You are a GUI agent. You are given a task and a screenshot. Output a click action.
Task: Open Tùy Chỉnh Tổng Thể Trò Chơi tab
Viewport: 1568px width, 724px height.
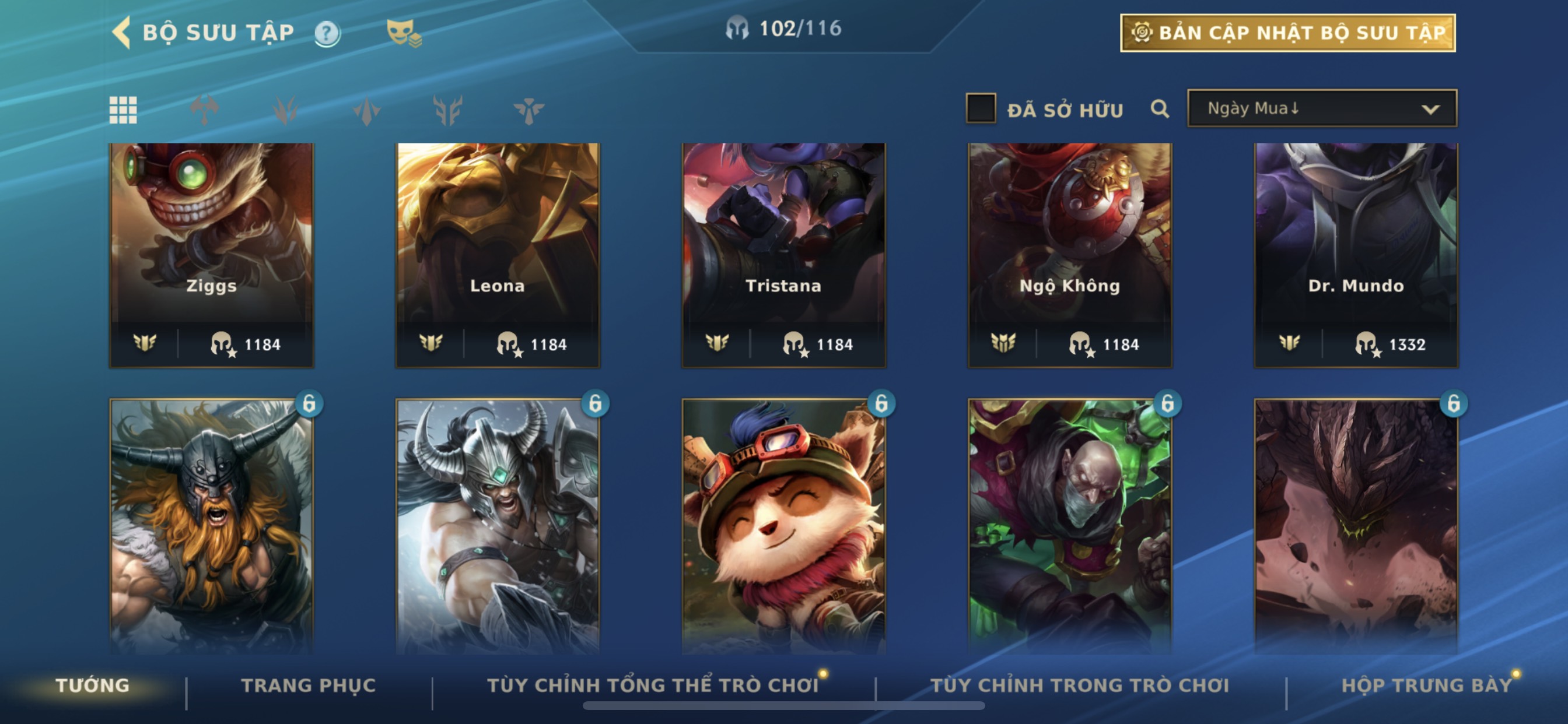click(x=653, y=685)
